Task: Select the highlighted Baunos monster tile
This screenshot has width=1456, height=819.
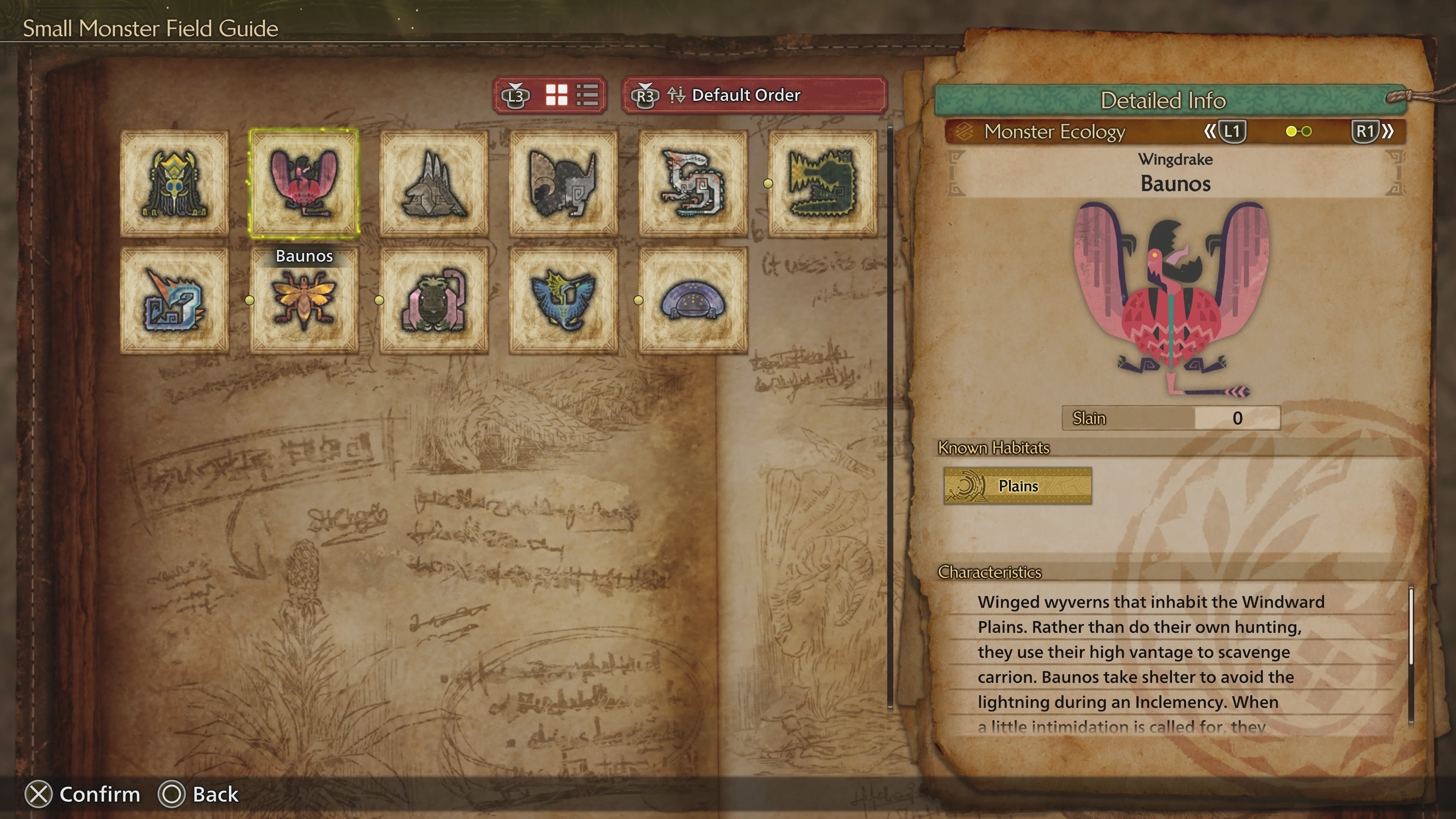Action: (x=304, y=183)
